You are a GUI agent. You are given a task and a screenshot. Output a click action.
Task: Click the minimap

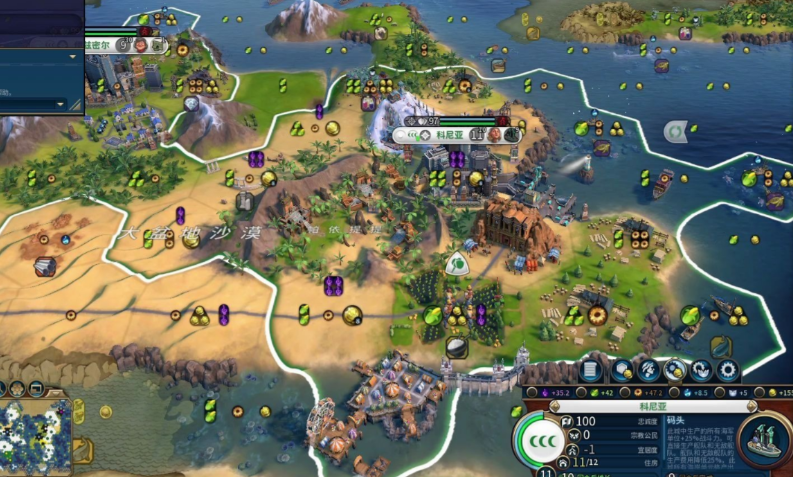point(34,436)
